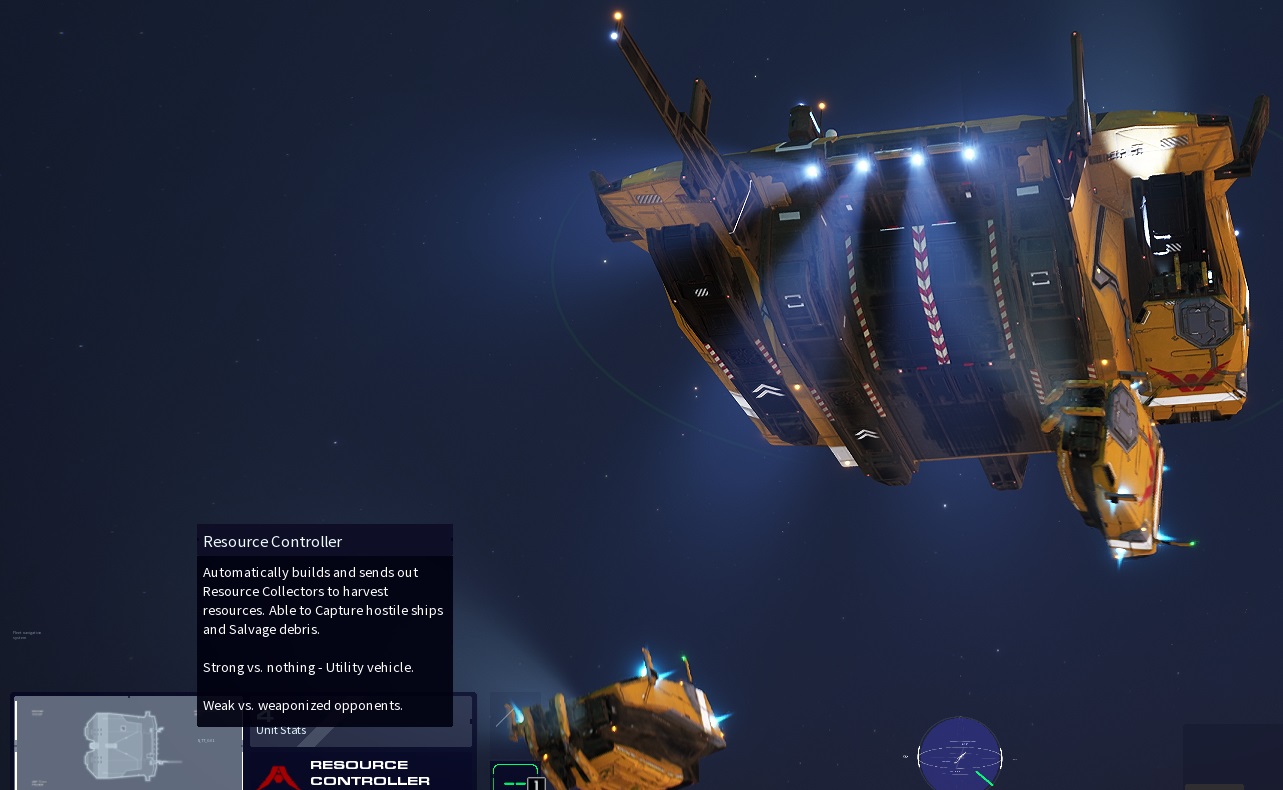Click the Weak vs. weaponized opponents text
1283x790 pixels.
click(302, 705)
